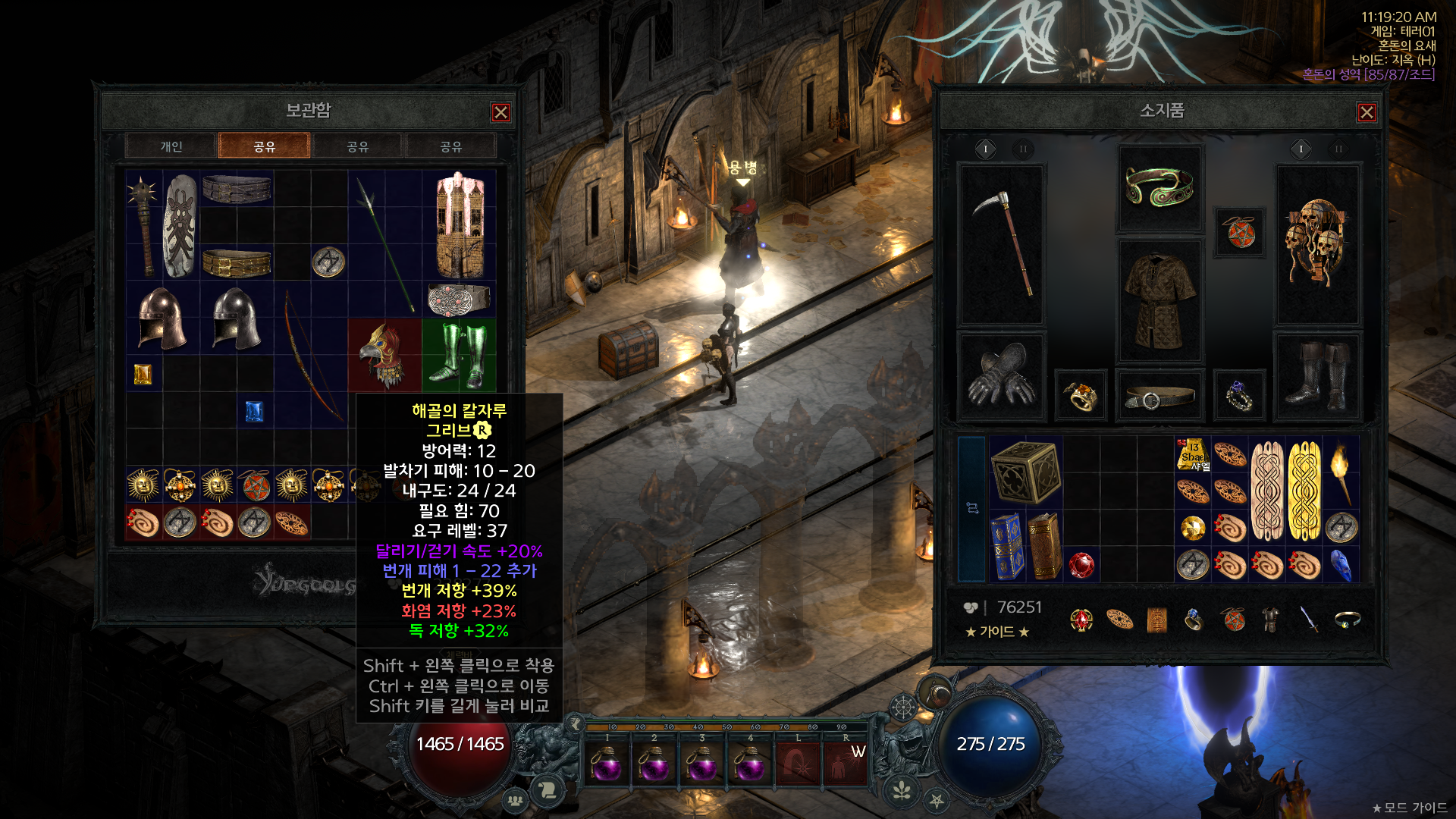Image resolution: width=1456 pixels, height=819 pixels.
Task: Close the inventory panel
Action: [1367, 112]
